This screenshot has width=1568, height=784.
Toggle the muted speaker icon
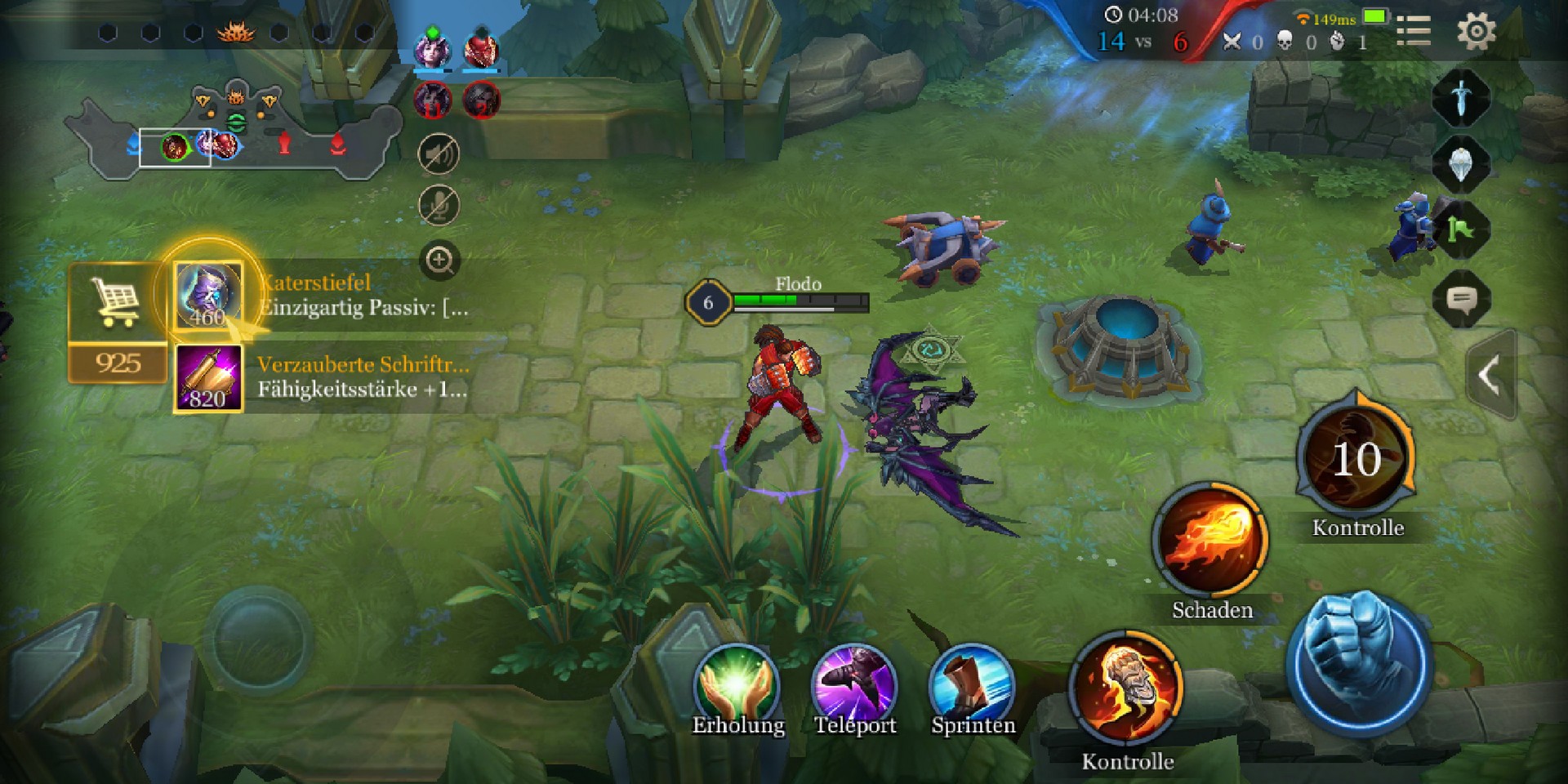[439, 154]
